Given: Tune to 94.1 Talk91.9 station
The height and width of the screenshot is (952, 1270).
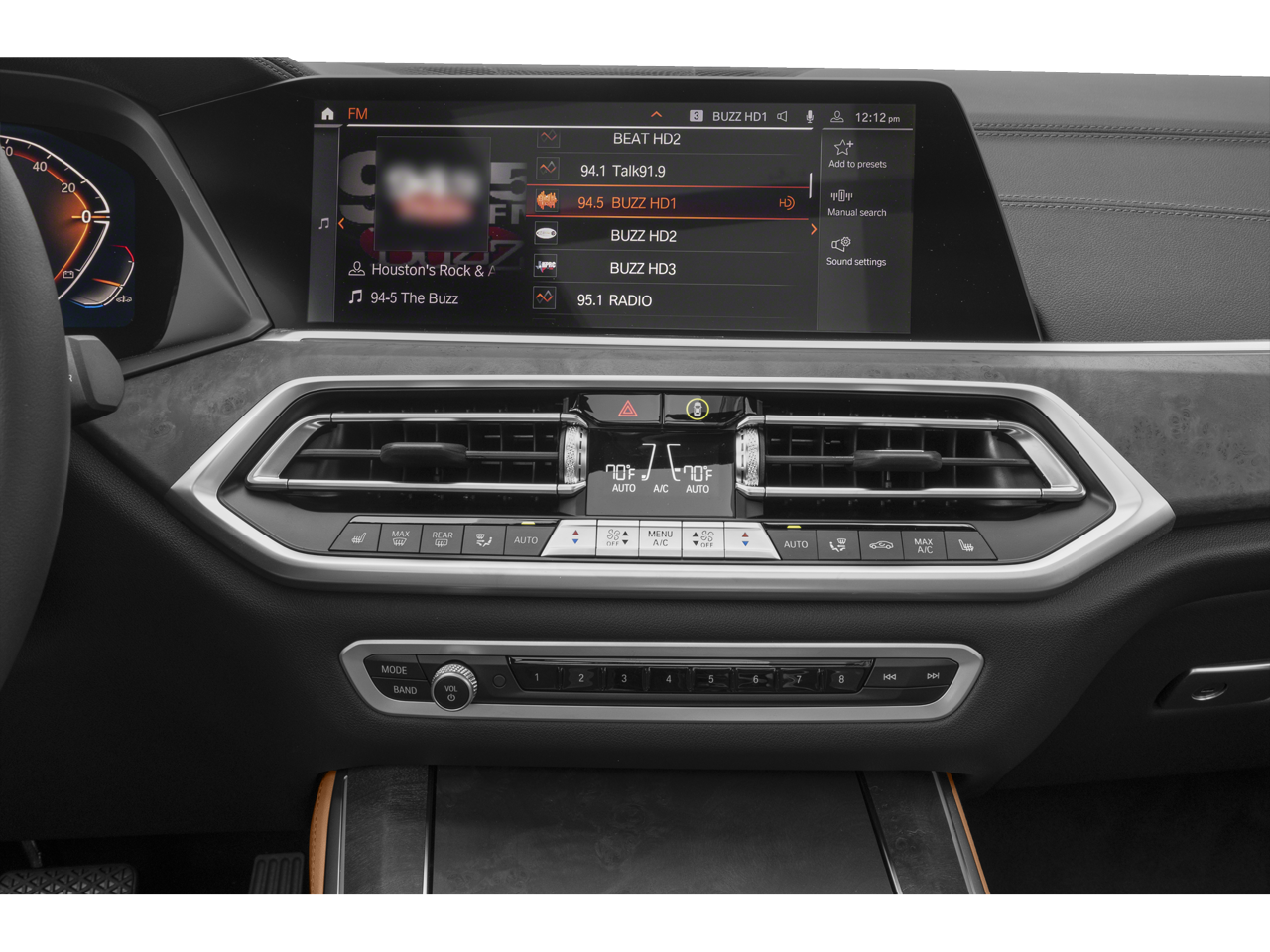Looking at the screenshot, I should tap(623, 171).
